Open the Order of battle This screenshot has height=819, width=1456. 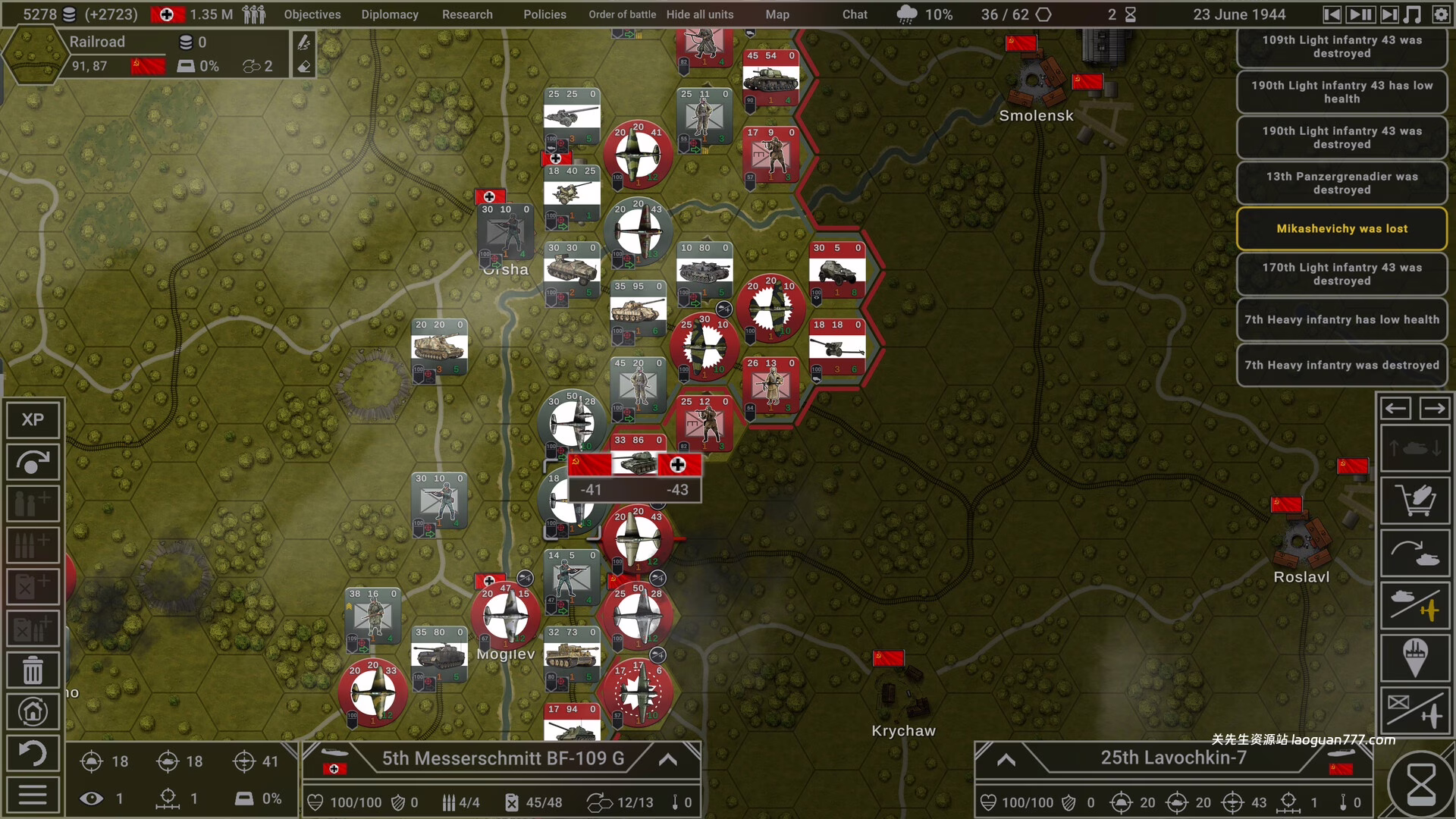click(x=622, y=14)
